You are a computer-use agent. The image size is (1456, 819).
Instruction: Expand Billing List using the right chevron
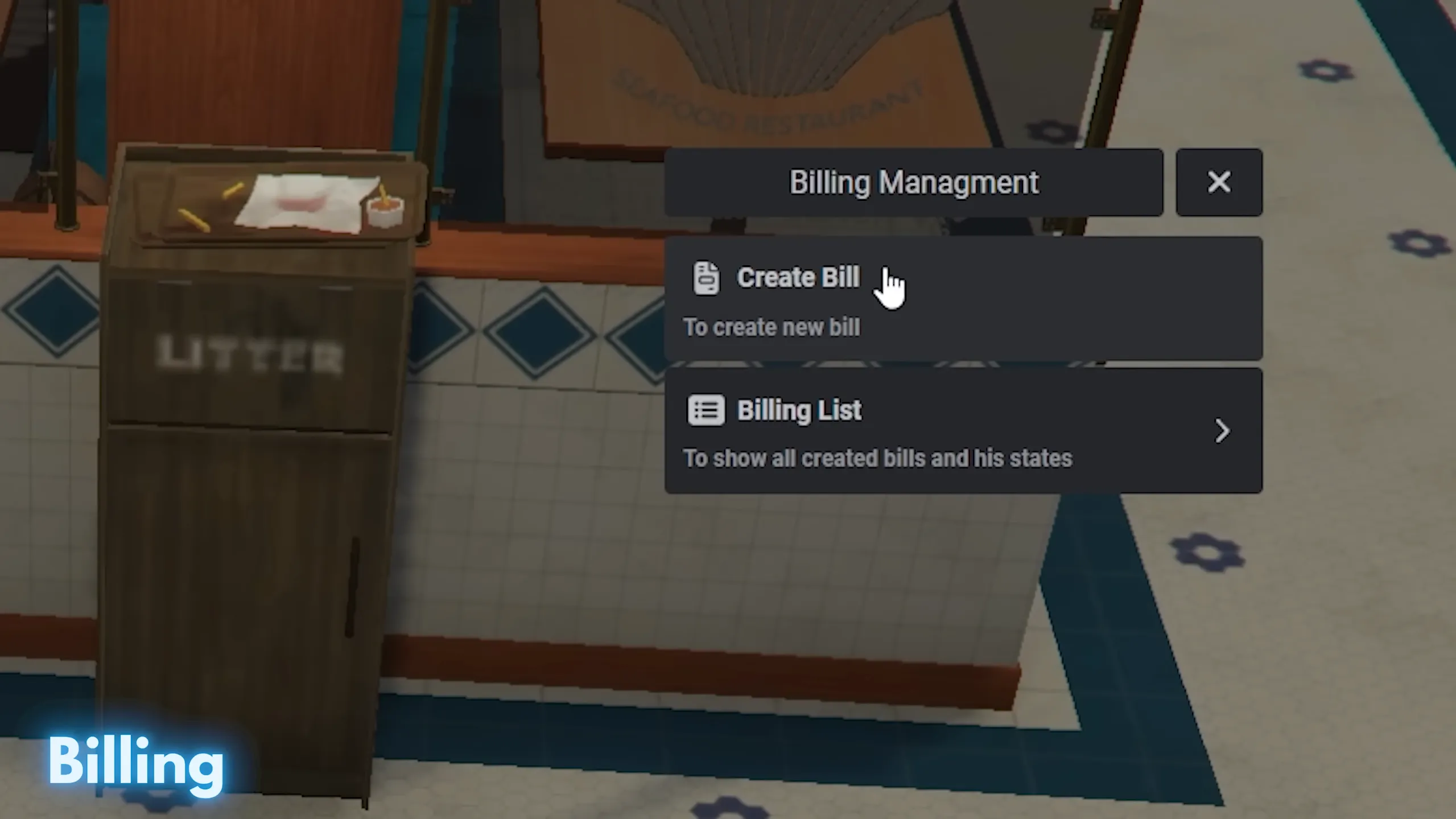(x=1221, y=431)
